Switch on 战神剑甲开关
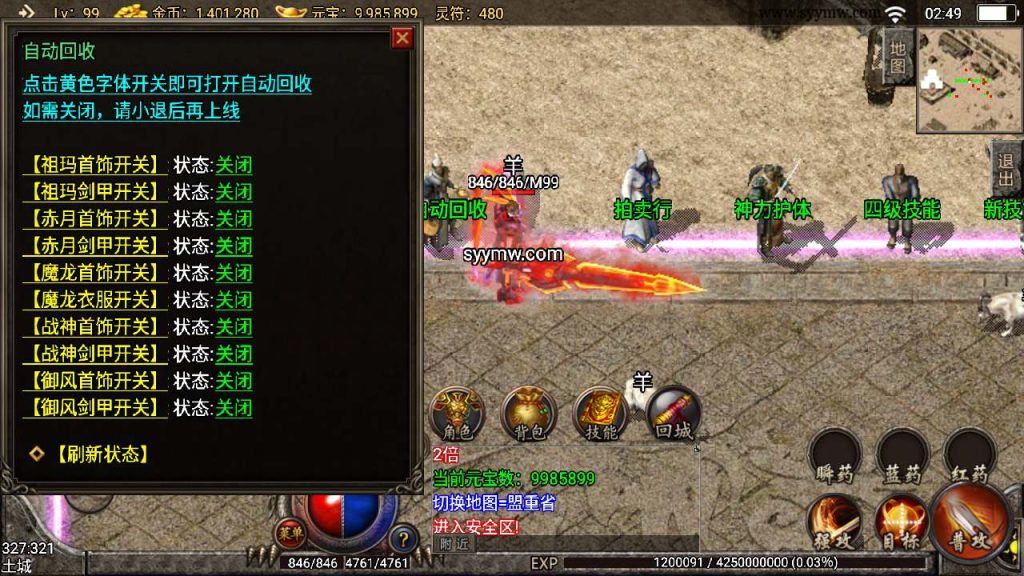 click(x=95, y=353)
